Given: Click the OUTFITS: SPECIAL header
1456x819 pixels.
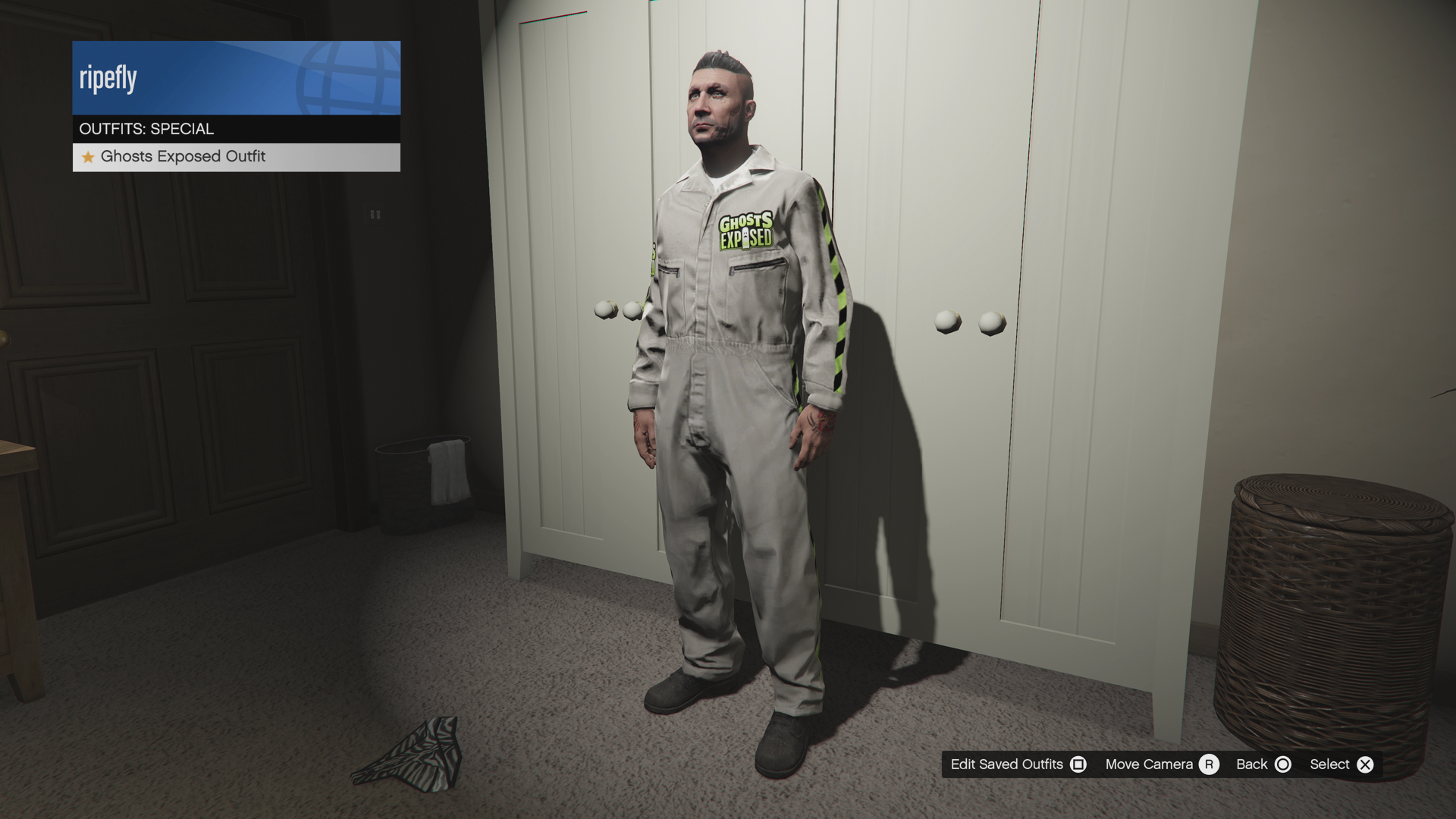Looking at the screenshot, I should (x=147, y=128).
